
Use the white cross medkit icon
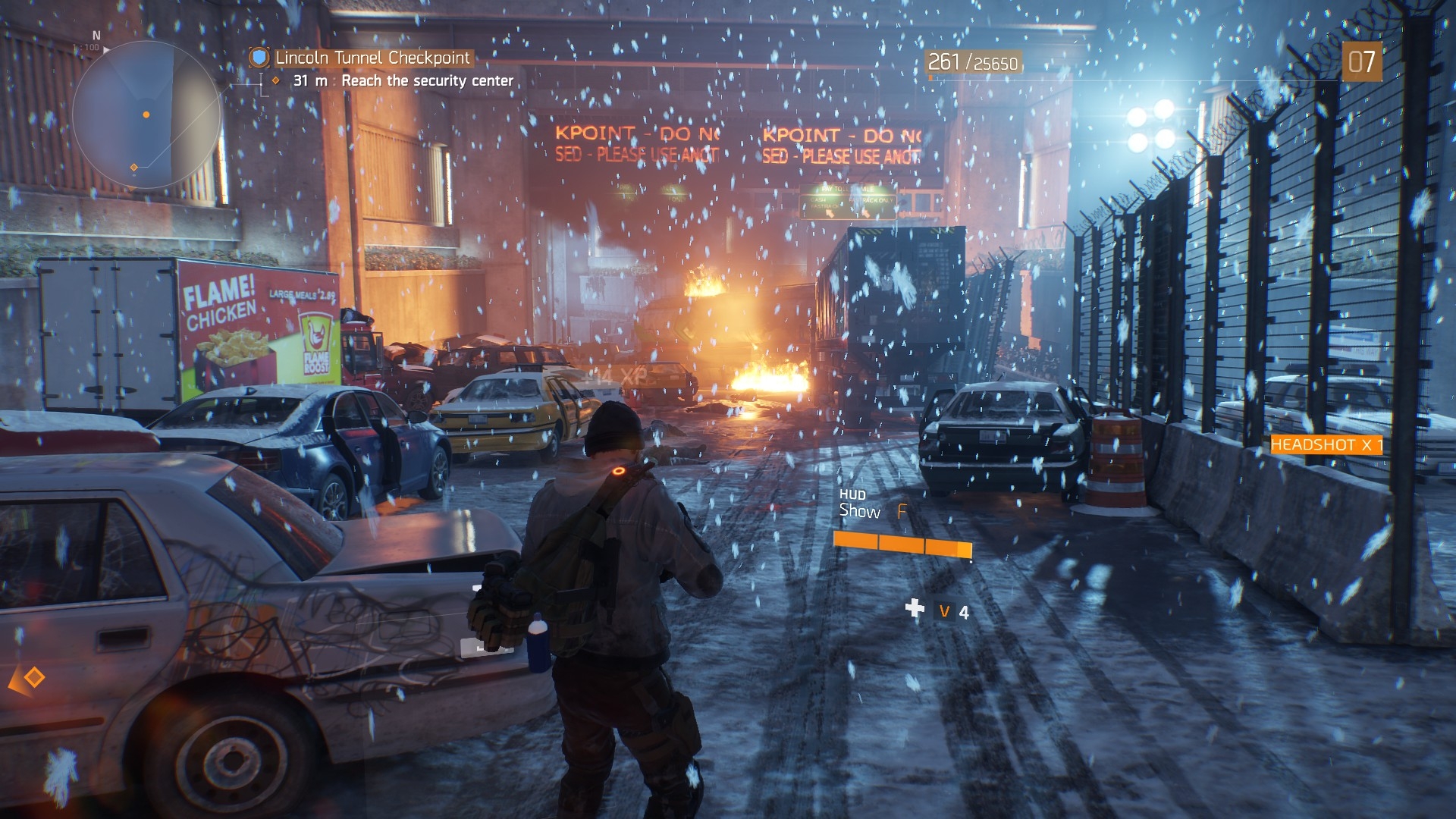[x=915, y=608]
